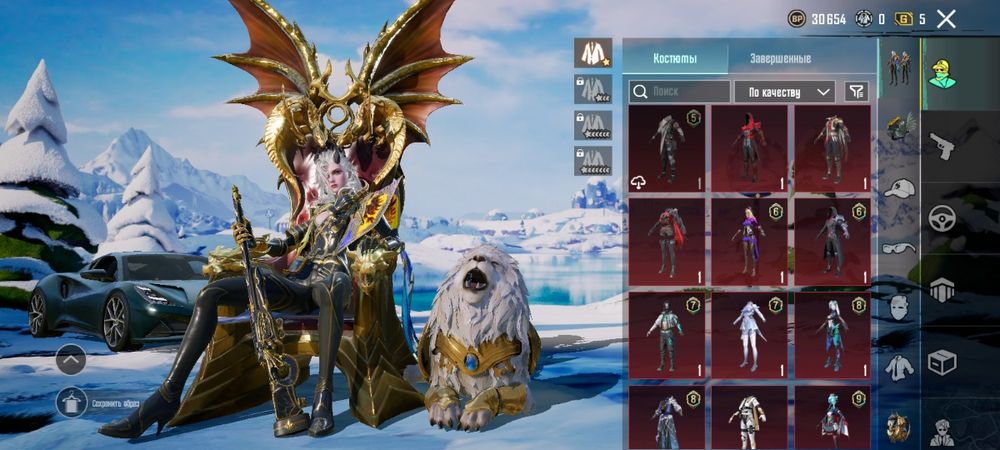Click the Поиск search field
The image size is (1000, 450).
click(679, 92)
